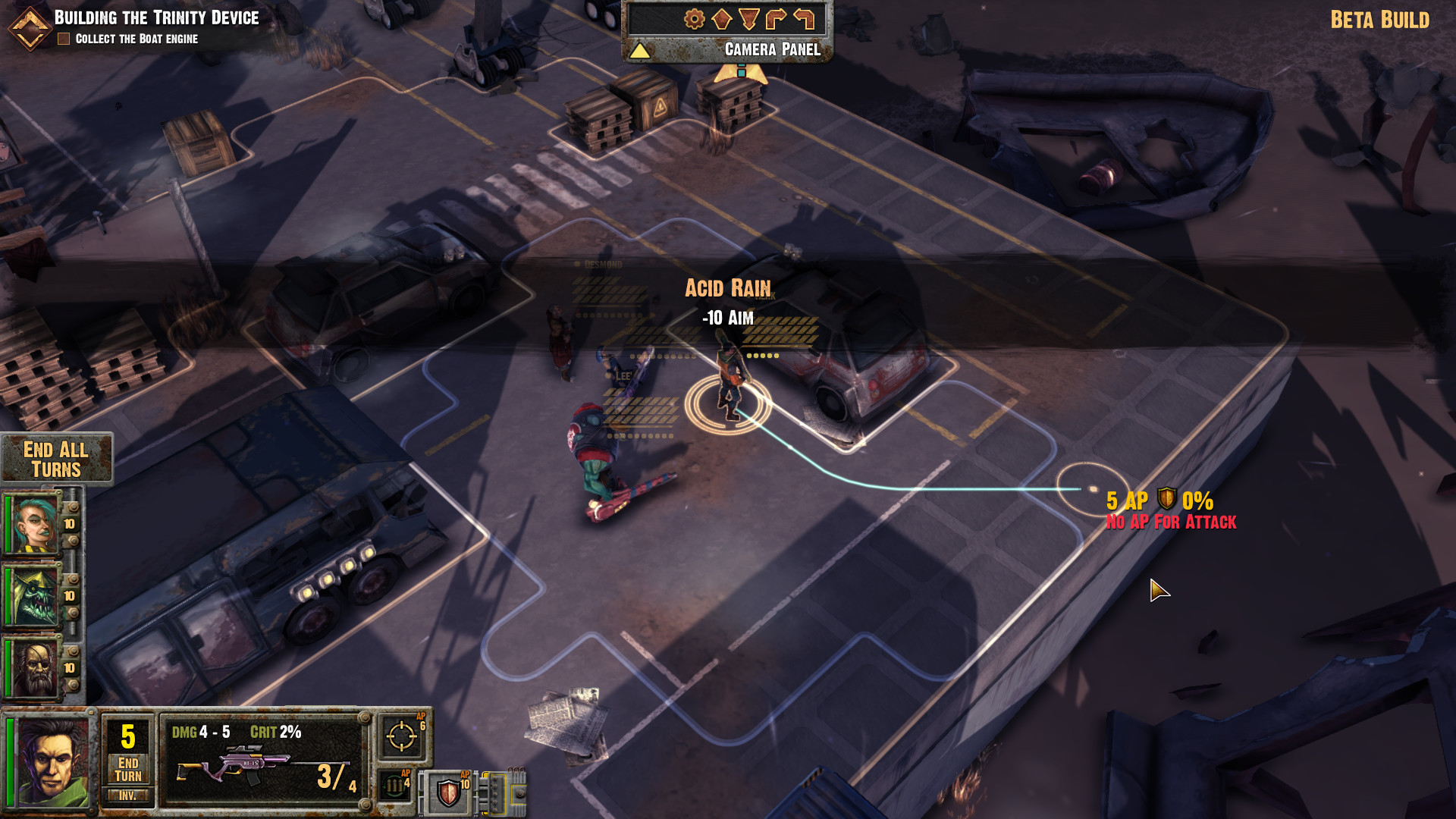Open the INV. inventory panel

(127, 797)
